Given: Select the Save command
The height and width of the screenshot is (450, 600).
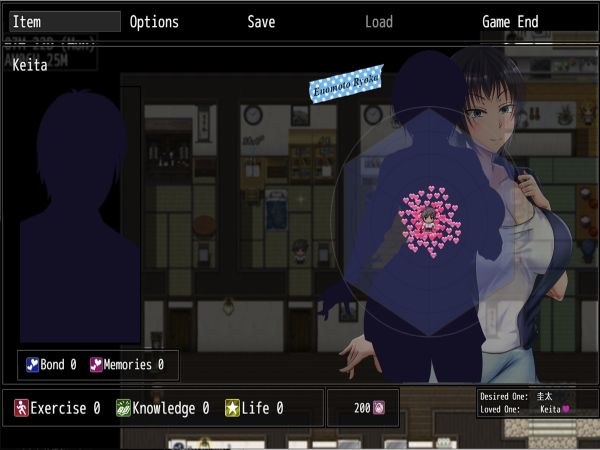Looking at the screenshot, I should [261, 22].
